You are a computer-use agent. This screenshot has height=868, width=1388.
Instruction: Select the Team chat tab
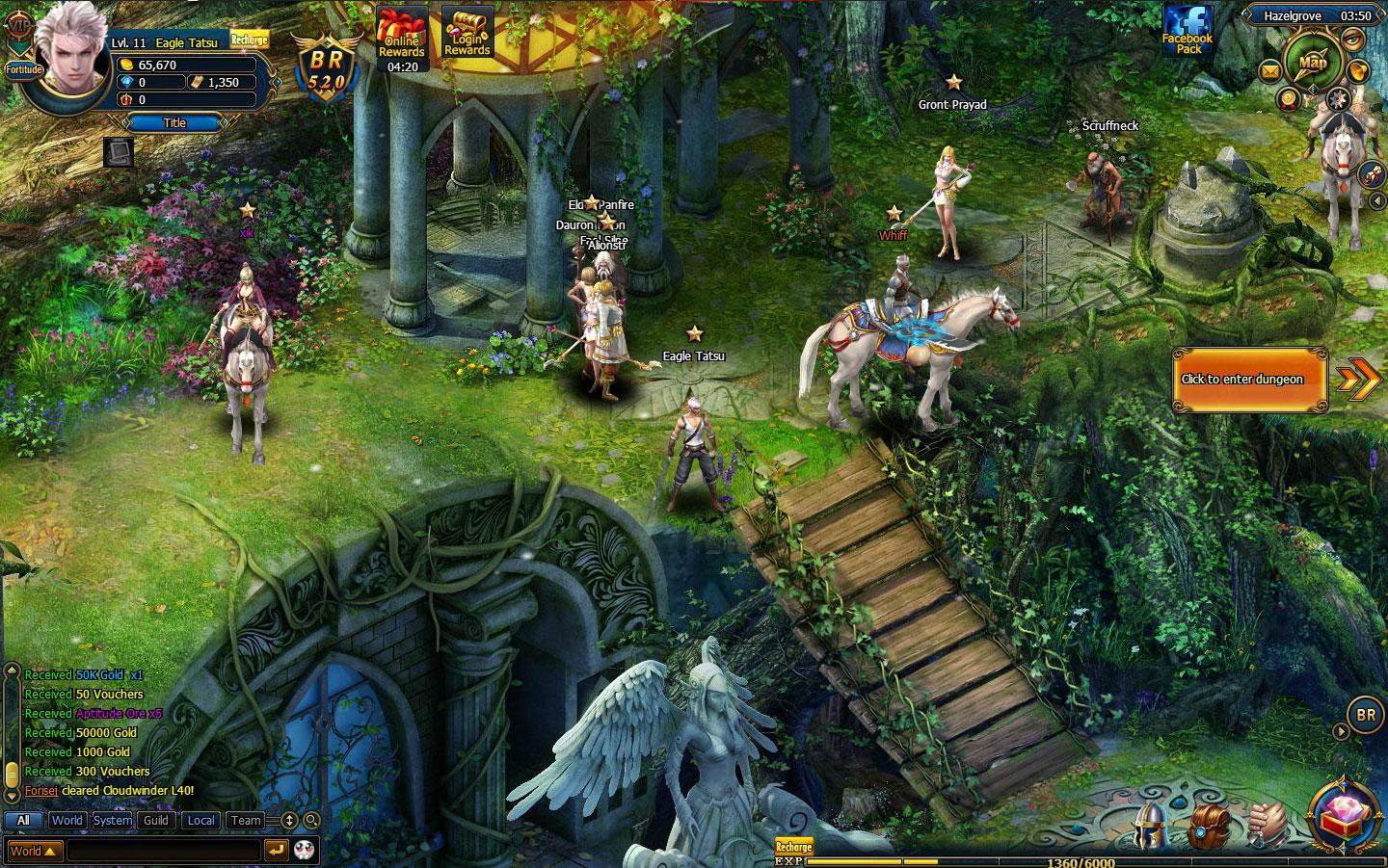pos(246,821)
